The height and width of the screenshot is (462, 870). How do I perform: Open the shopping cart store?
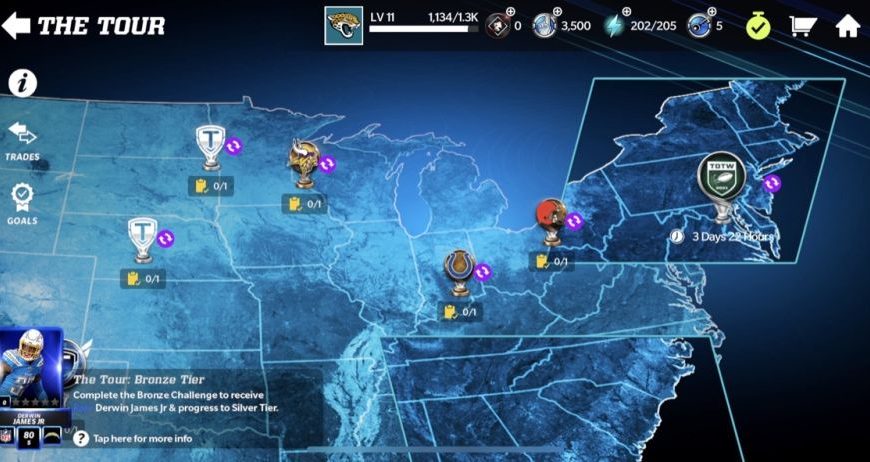pos(803,25)
